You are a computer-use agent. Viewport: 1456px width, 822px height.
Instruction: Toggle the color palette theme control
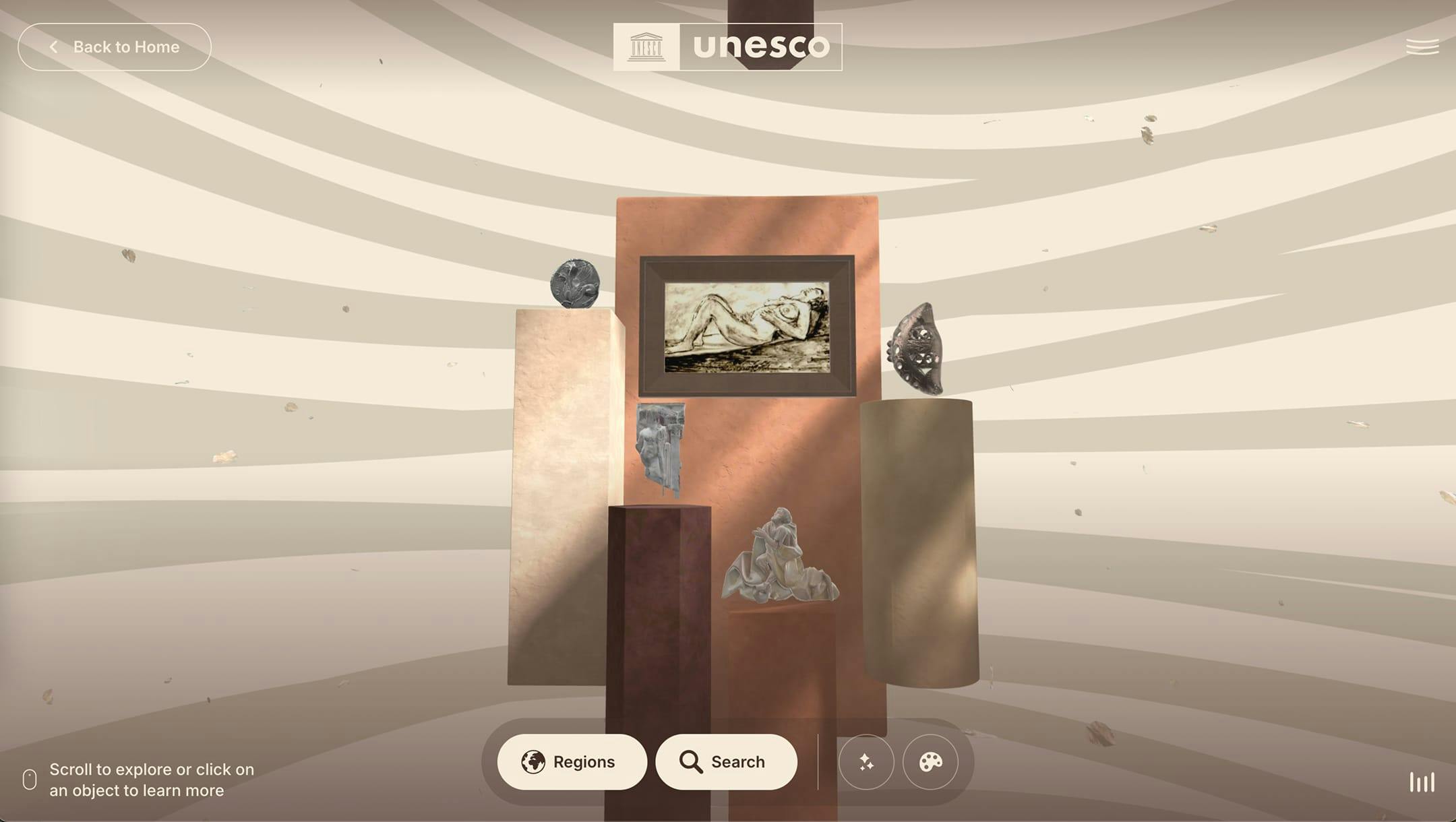pyautogui.click(x=930, y=762)
